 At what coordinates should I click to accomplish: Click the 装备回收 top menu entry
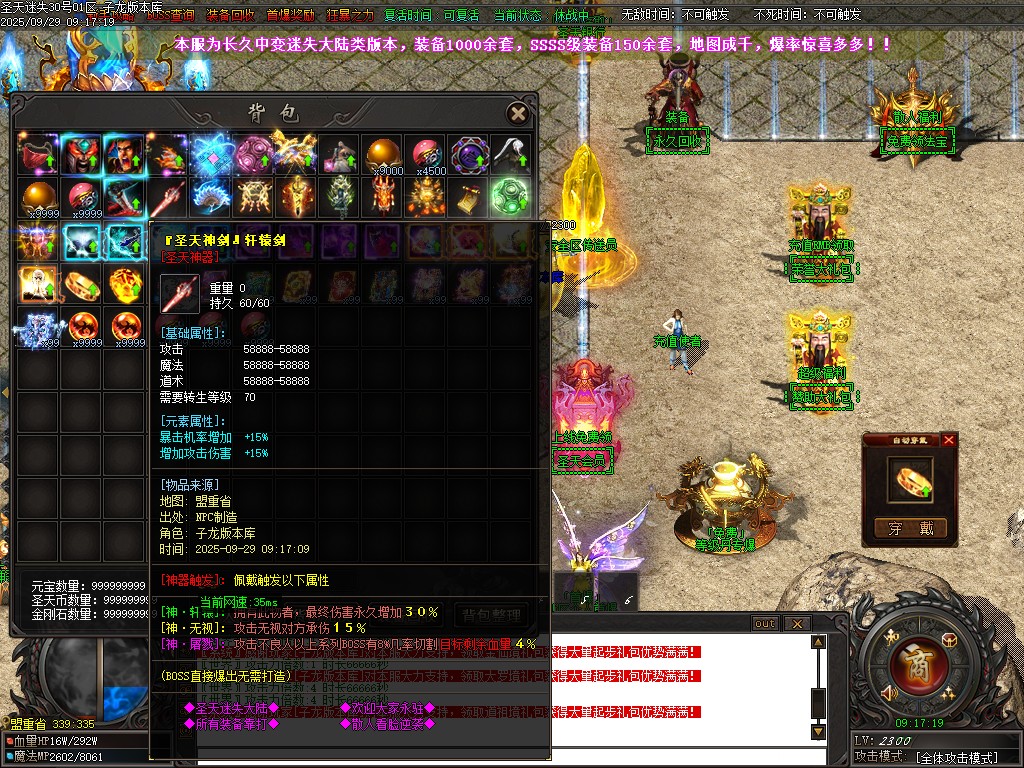[x=230, y=16]
